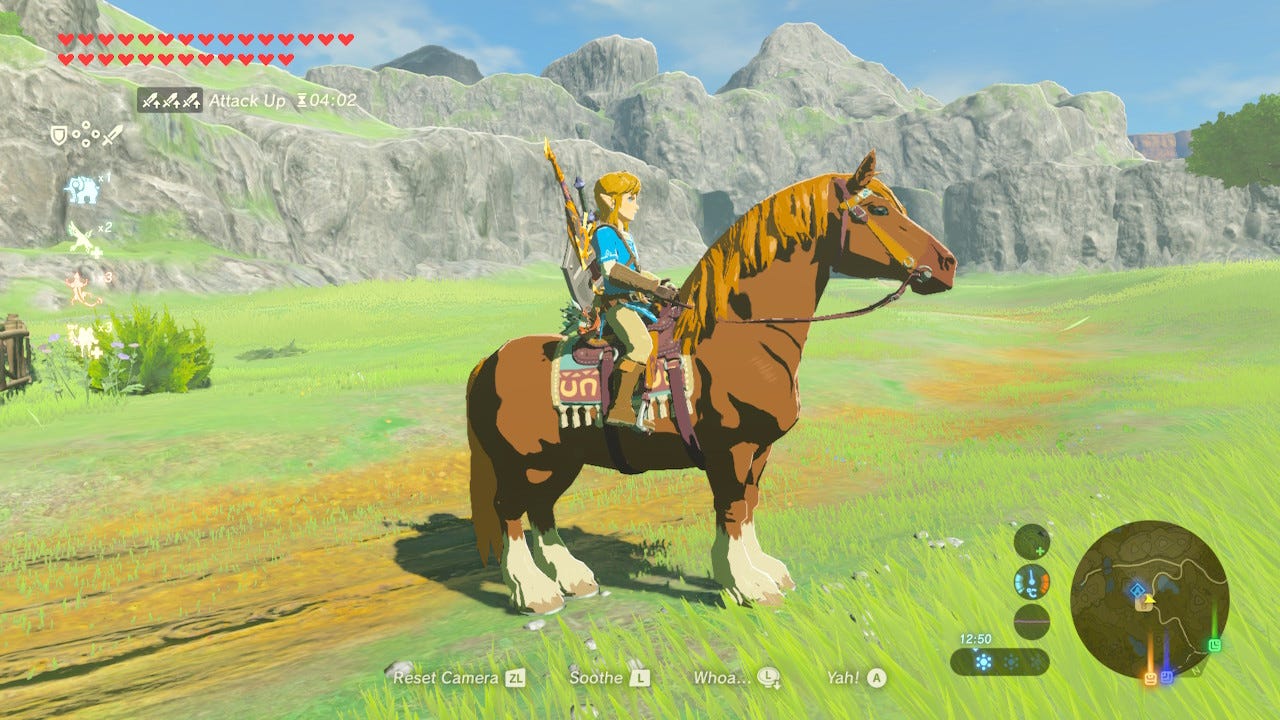Image resolution: width=1280 pixels, height=720 pixels.
Task: Click the sword attack icon
Action: pyautogui.click(x=112, y=136)
